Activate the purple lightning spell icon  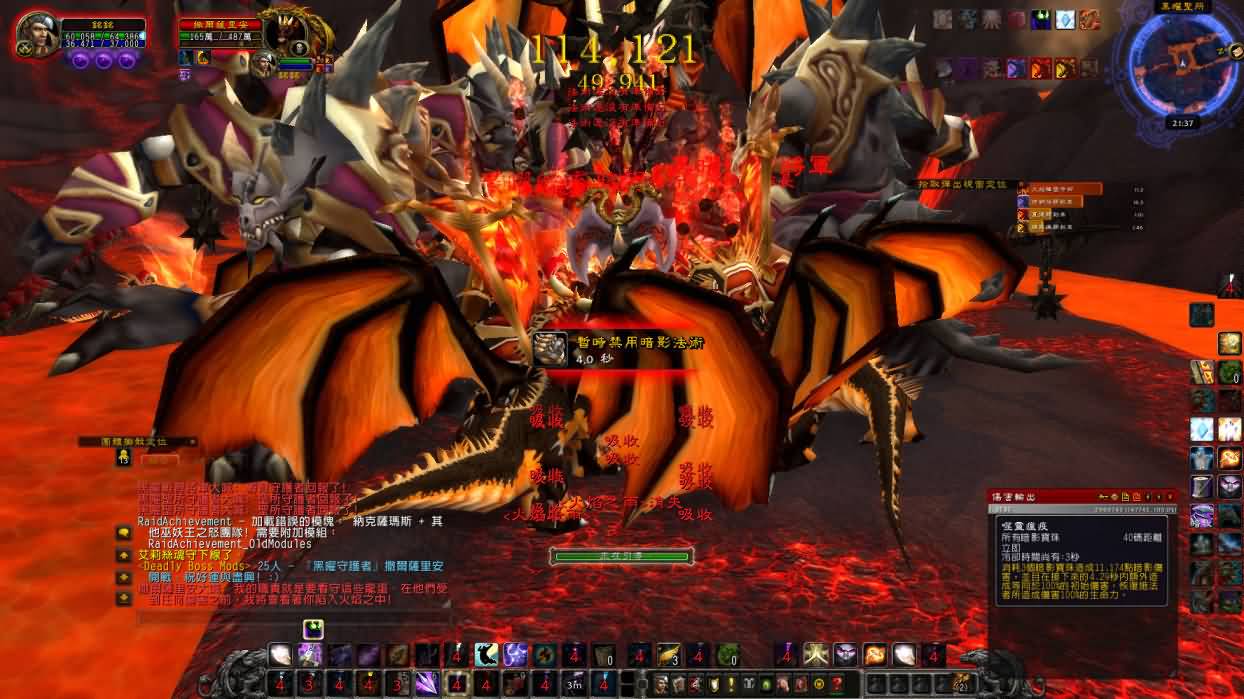click(516, 655)
